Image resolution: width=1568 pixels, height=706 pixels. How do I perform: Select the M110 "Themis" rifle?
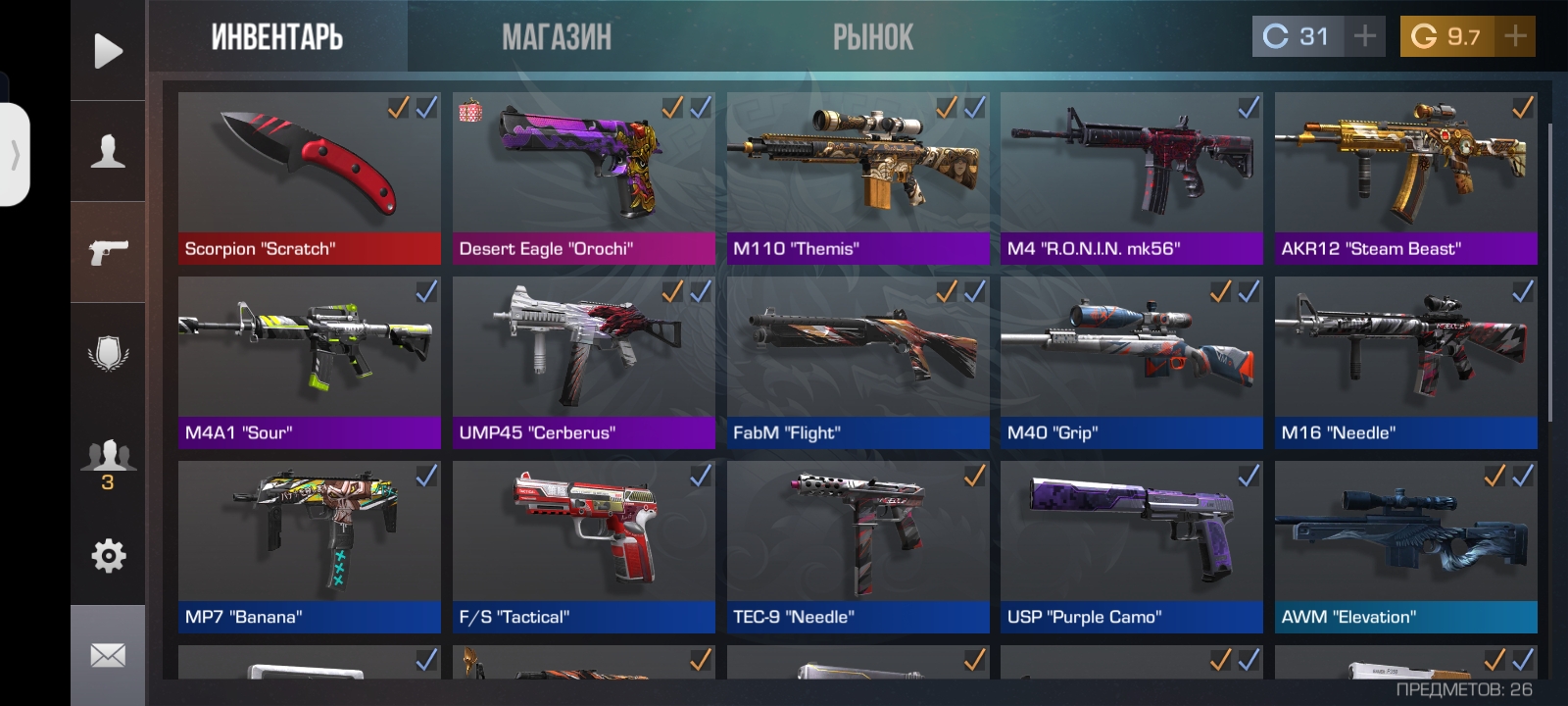(x=857, y=176)
